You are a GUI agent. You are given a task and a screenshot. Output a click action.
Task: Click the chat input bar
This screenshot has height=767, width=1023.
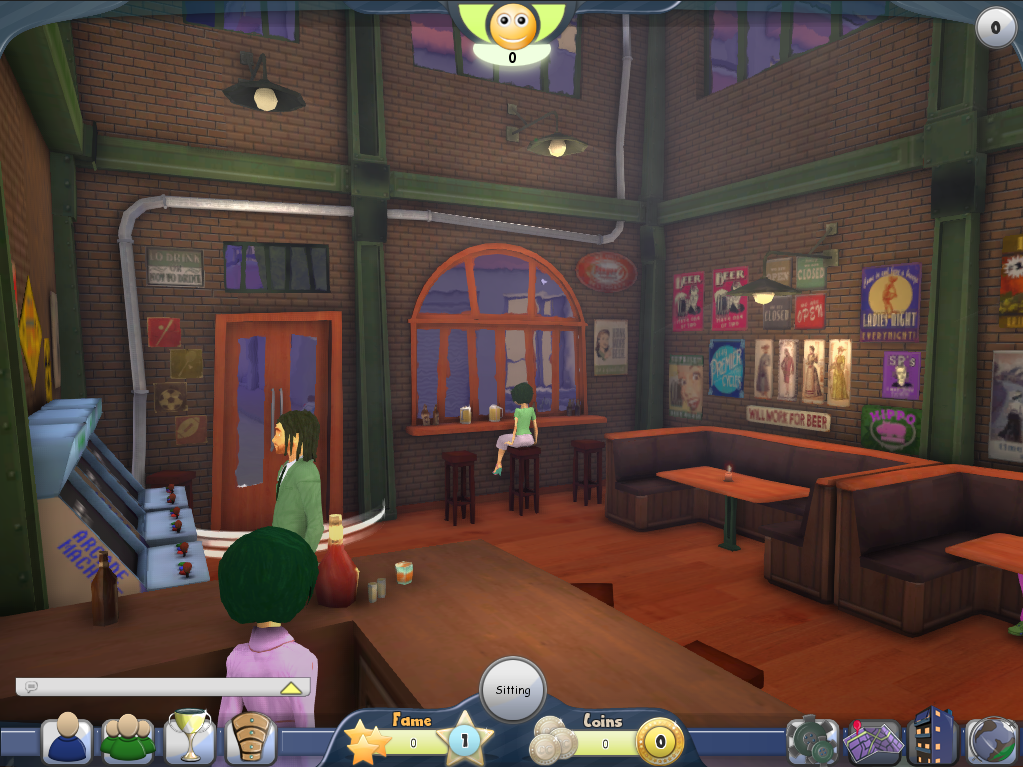click(150, 687)
